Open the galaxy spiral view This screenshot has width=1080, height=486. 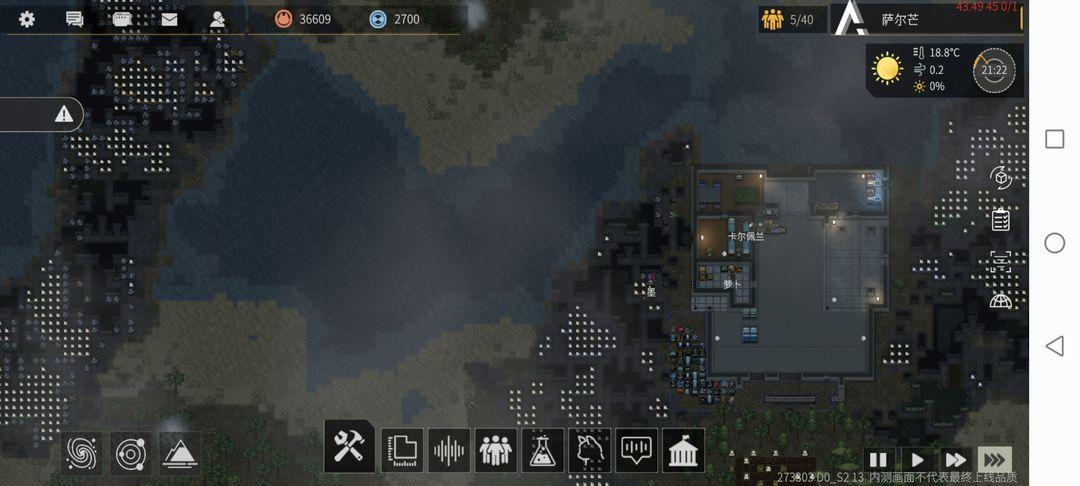[x=83, y=453]
